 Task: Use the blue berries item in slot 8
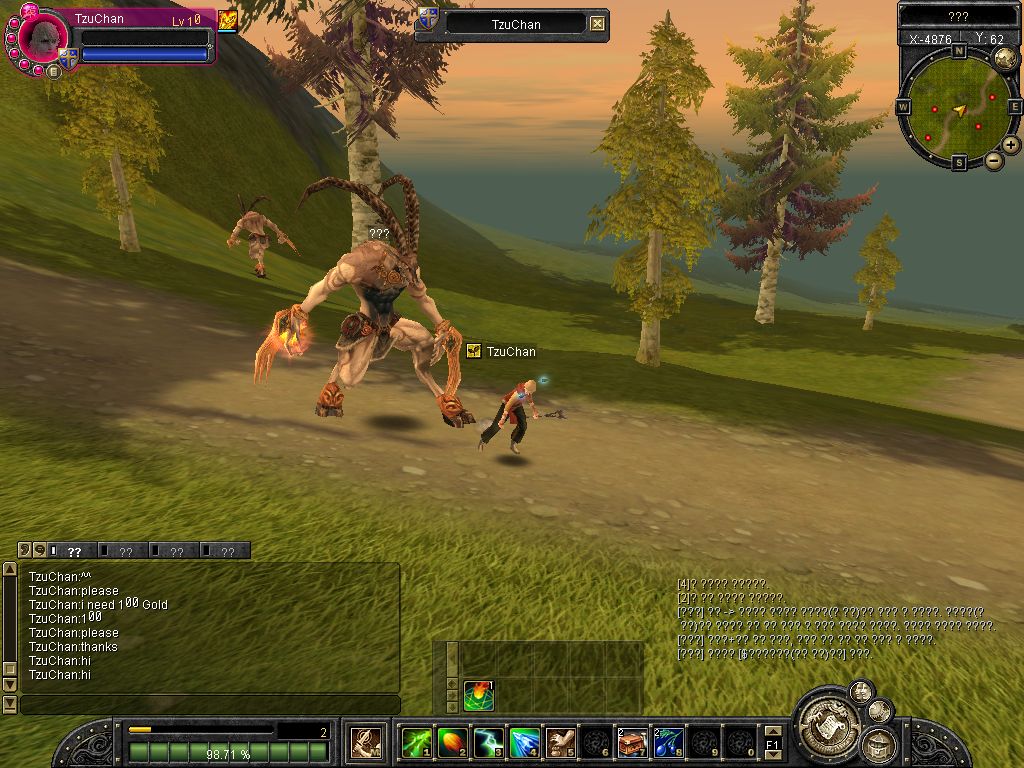(667, 743)
